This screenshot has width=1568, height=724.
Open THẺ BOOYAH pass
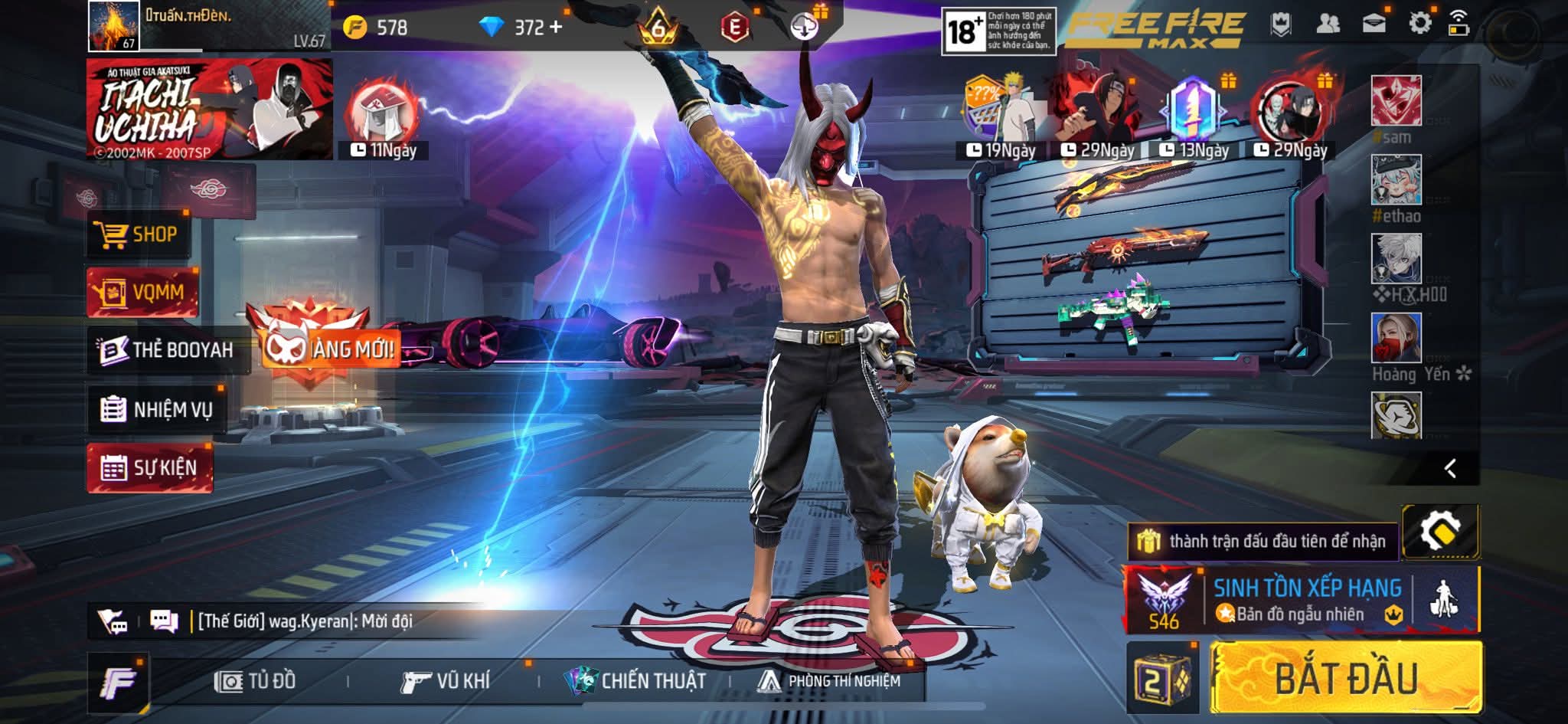(168, 350)
